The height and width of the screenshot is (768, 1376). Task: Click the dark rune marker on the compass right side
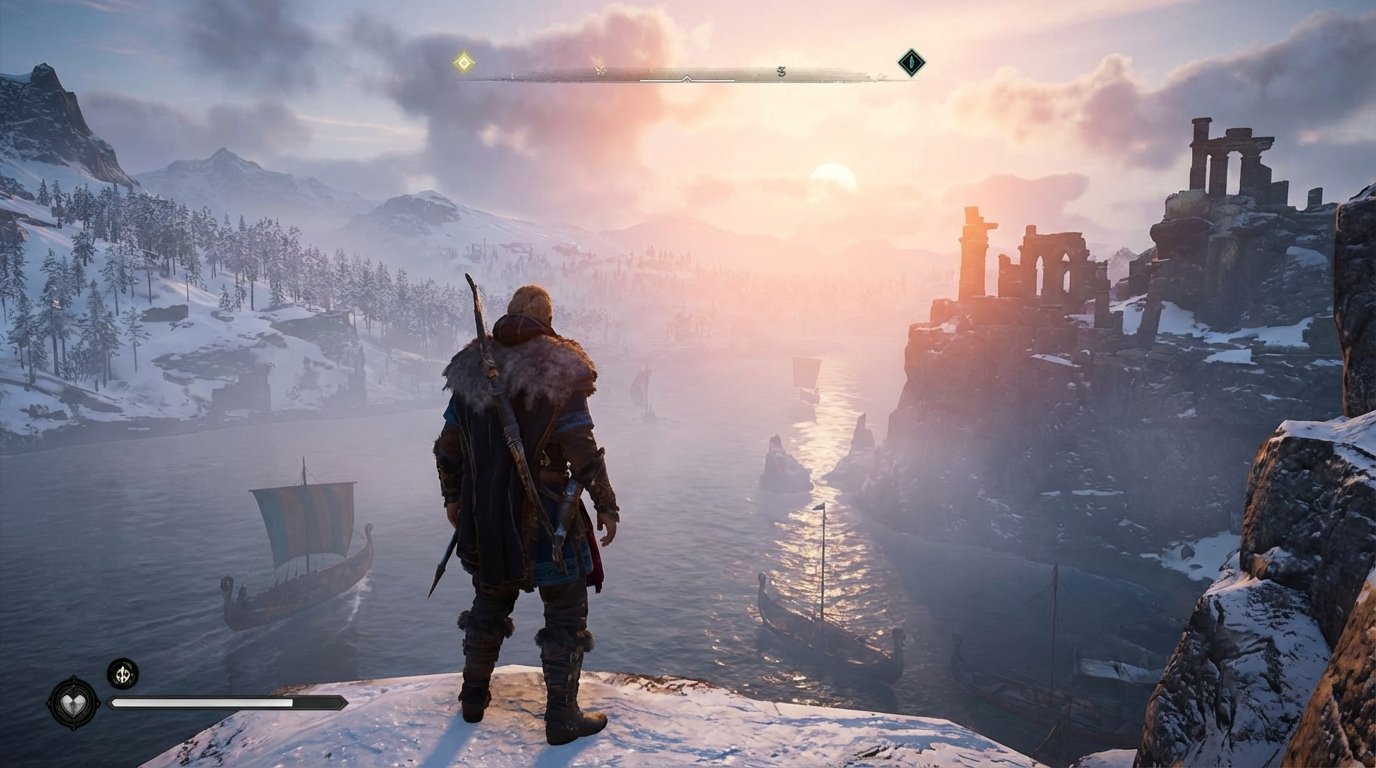click(x=779, y=72)
